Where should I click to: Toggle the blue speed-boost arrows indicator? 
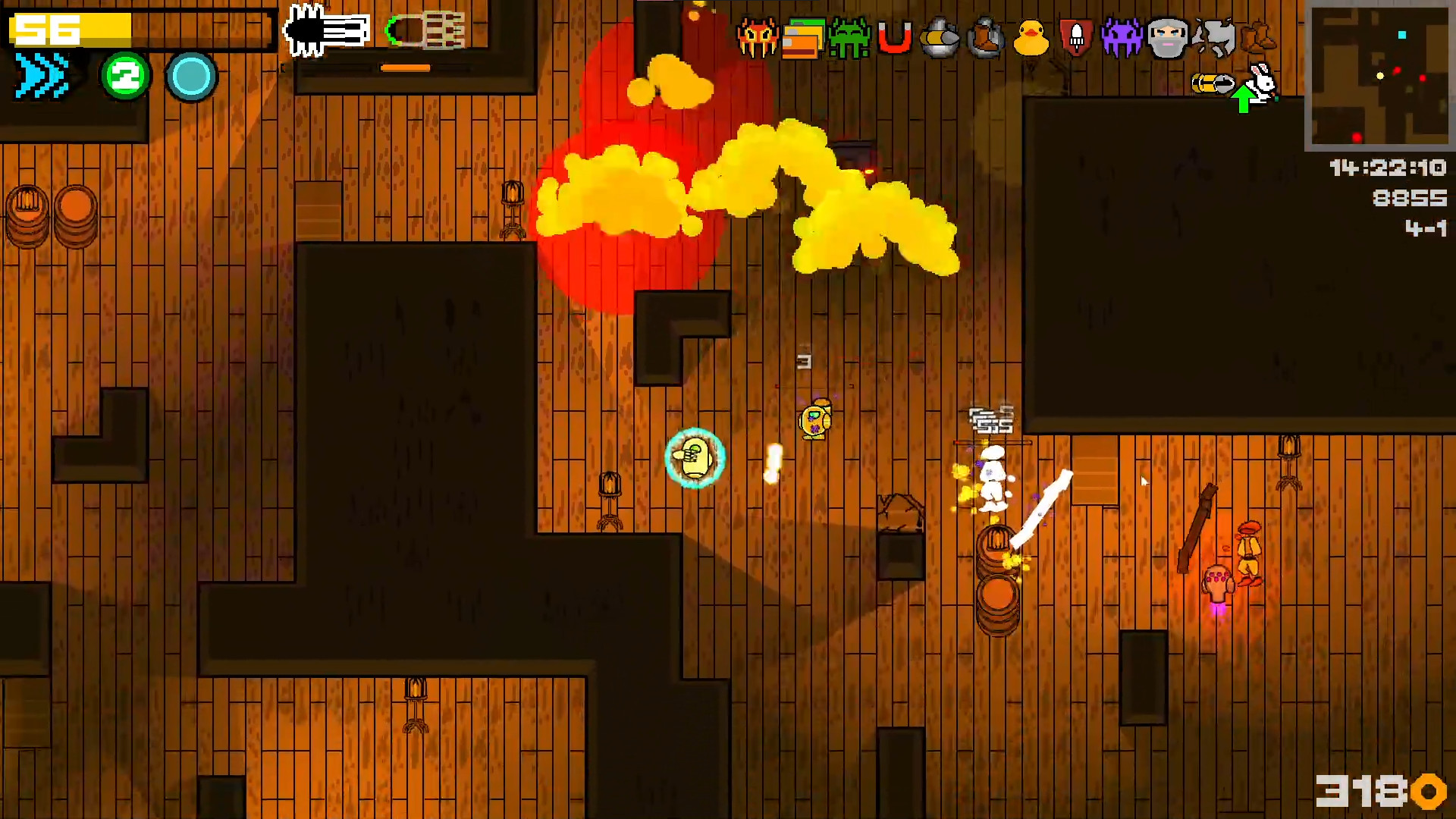click(42, 74)
